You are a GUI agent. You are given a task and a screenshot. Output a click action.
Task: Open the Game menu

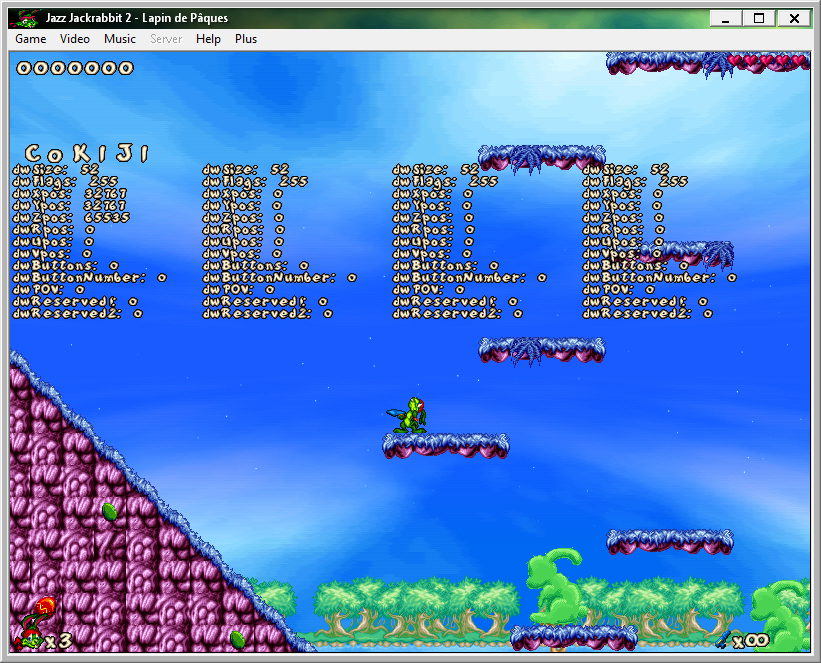tap(30, 39)
